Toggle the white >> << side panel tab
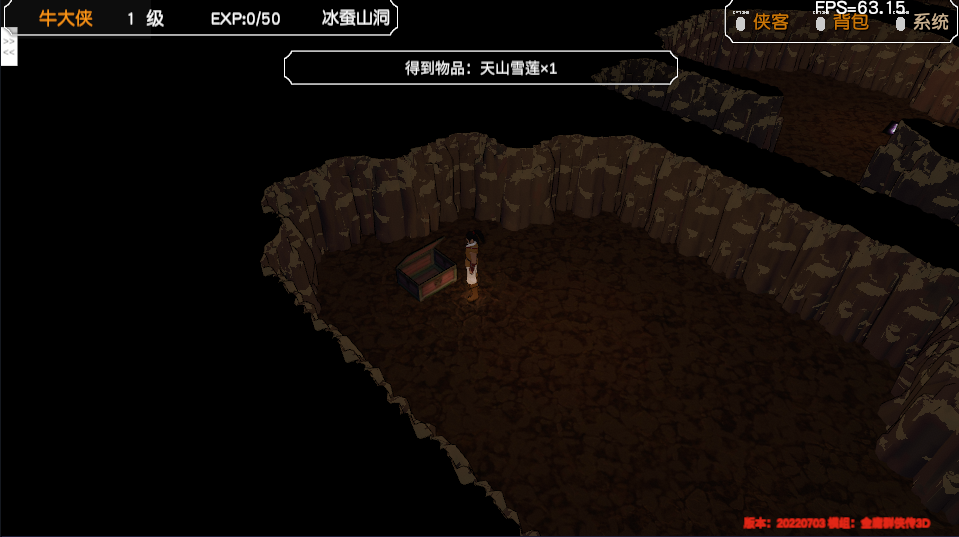This screenshot has width=959, height=537. tap(9, 47)
